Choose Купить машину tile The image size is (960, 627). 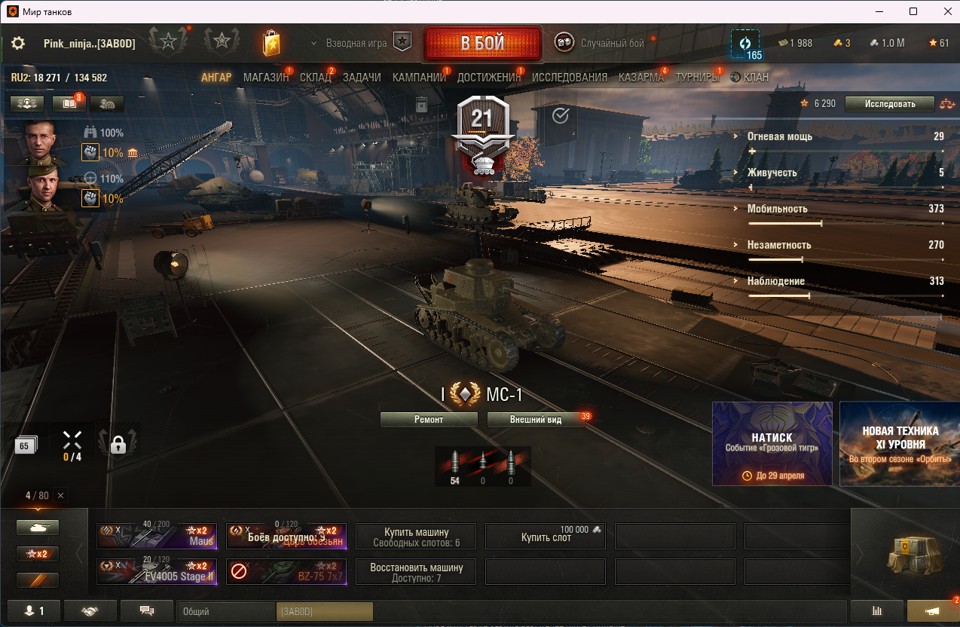pos(416,537)
